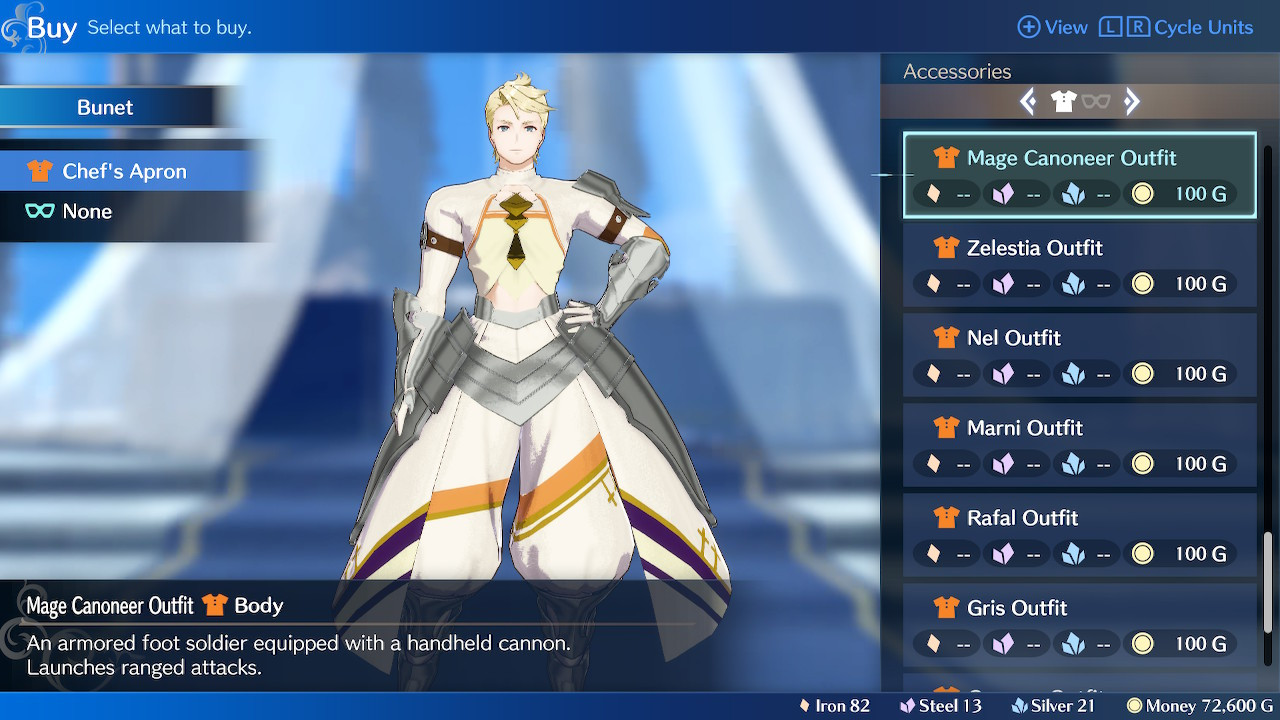
Task: Click the left arrow in Accessories category bar
Action: (1028, 101)
